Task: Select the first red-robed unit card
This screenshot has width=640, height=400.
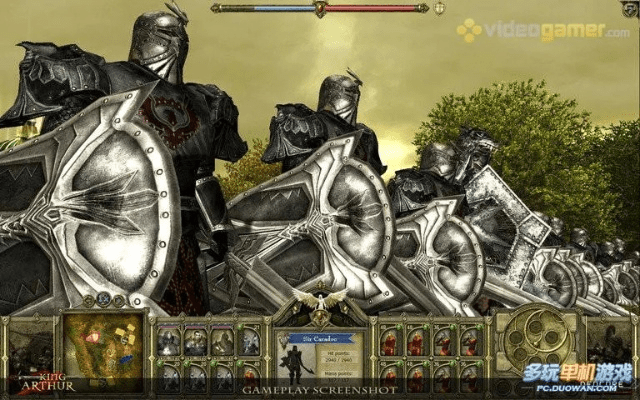Action: pyautogui.click(x=391, y=342)
